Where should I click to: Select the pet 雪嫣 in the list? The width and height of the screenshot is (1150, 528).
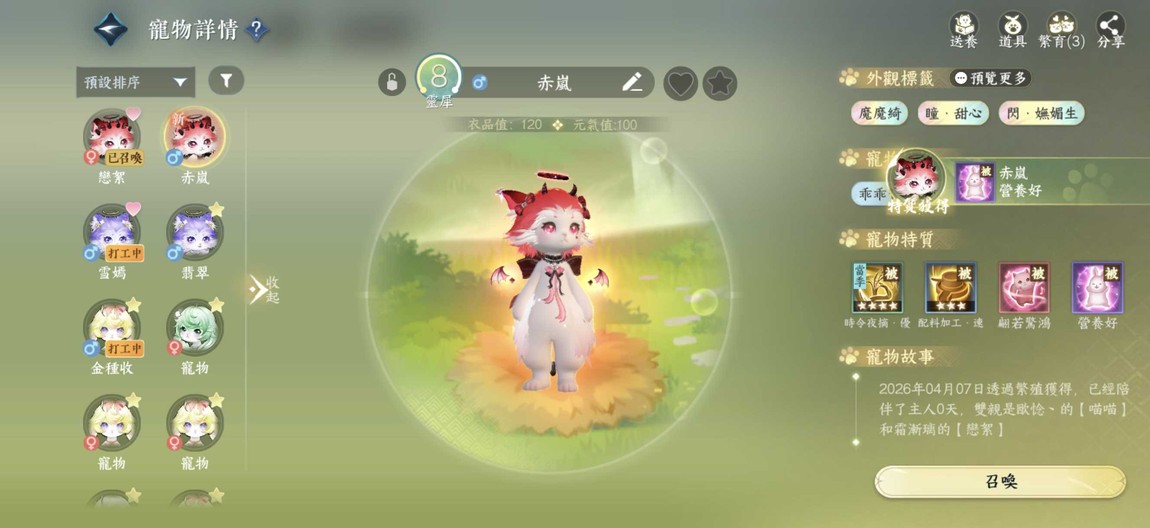112,236
